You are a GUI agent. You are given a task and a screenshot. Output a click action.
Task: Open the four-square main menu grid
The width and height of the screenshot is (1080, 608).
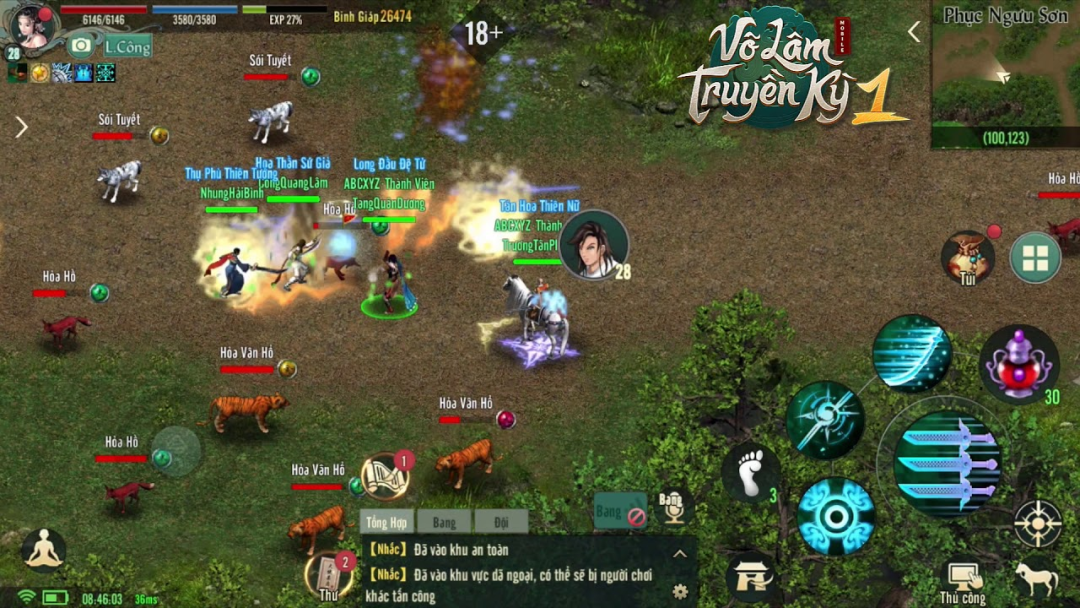tap(1035, 258)
